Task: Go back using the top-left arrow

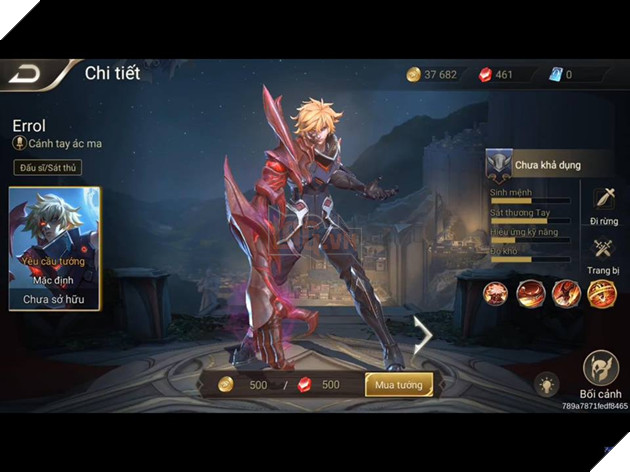Action: click(27, 76)
